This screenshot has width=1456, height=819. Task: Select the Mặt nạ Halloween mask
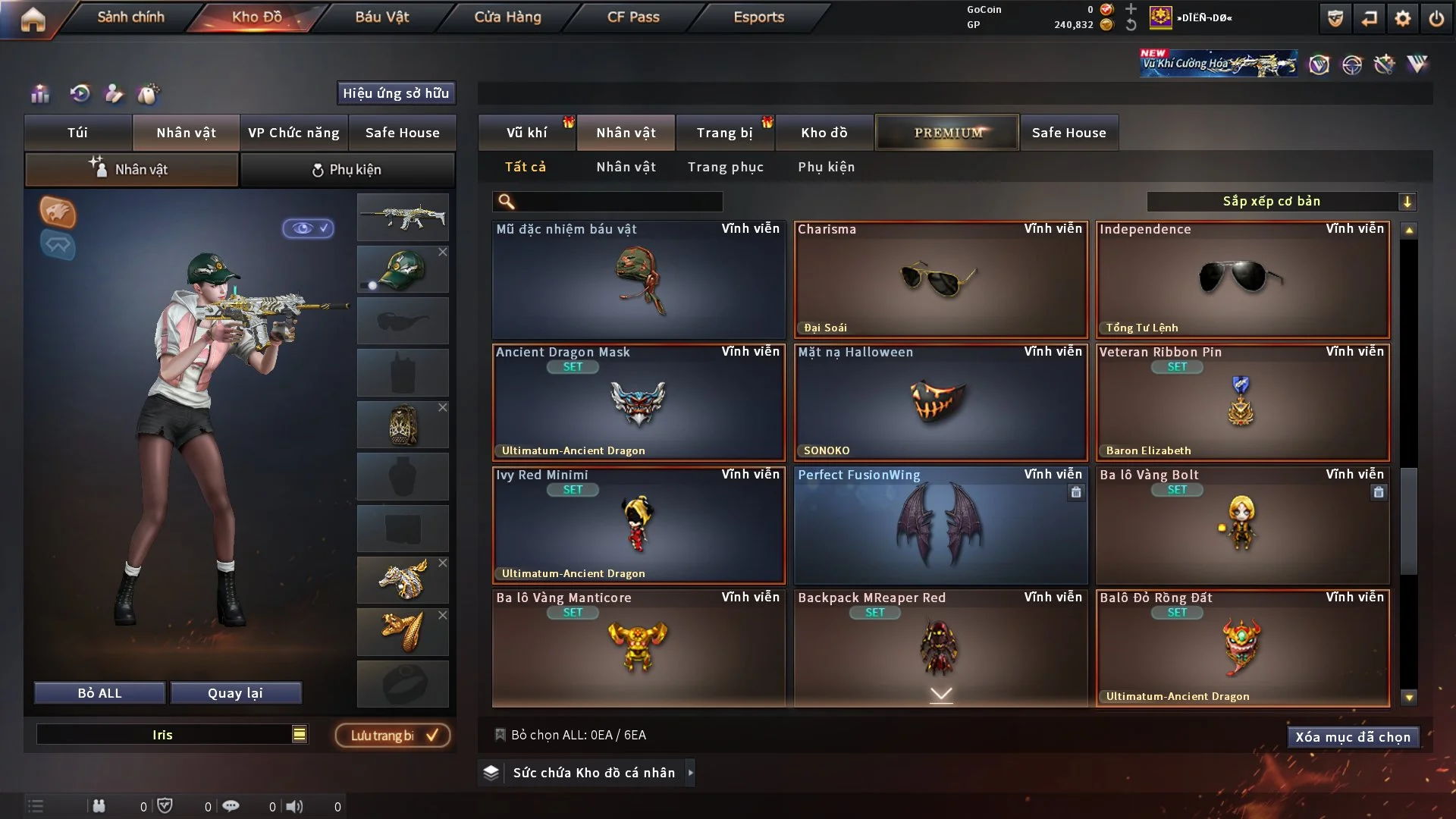(x=940, y=402)
